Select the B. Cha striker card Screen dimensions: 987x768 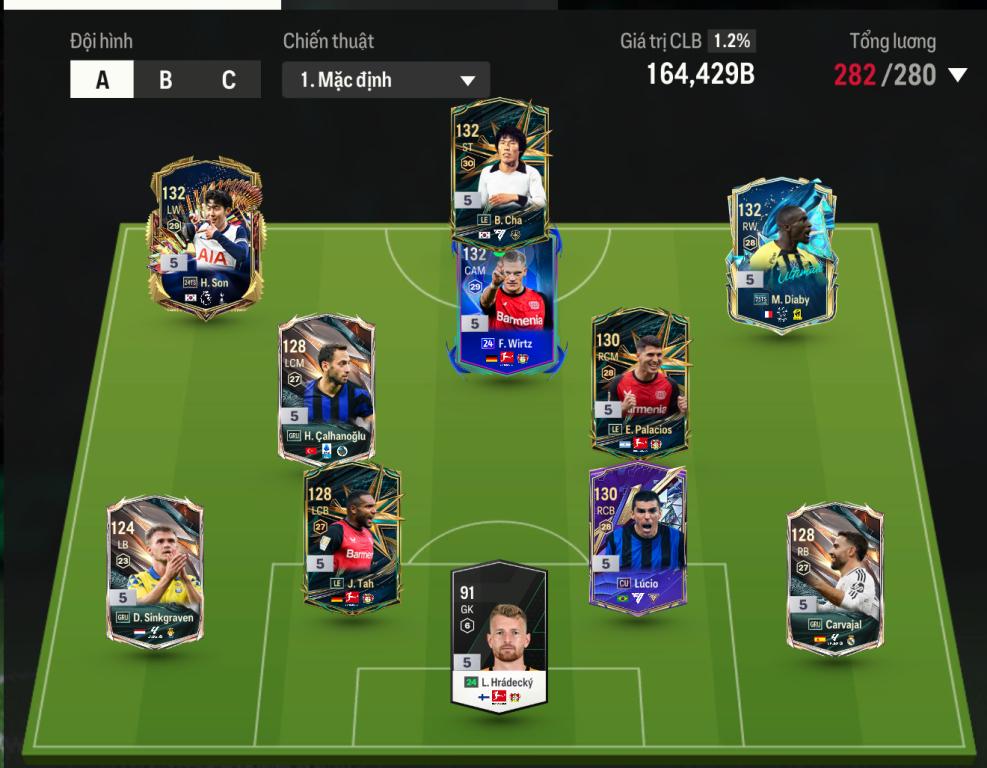tap(500, 170)
